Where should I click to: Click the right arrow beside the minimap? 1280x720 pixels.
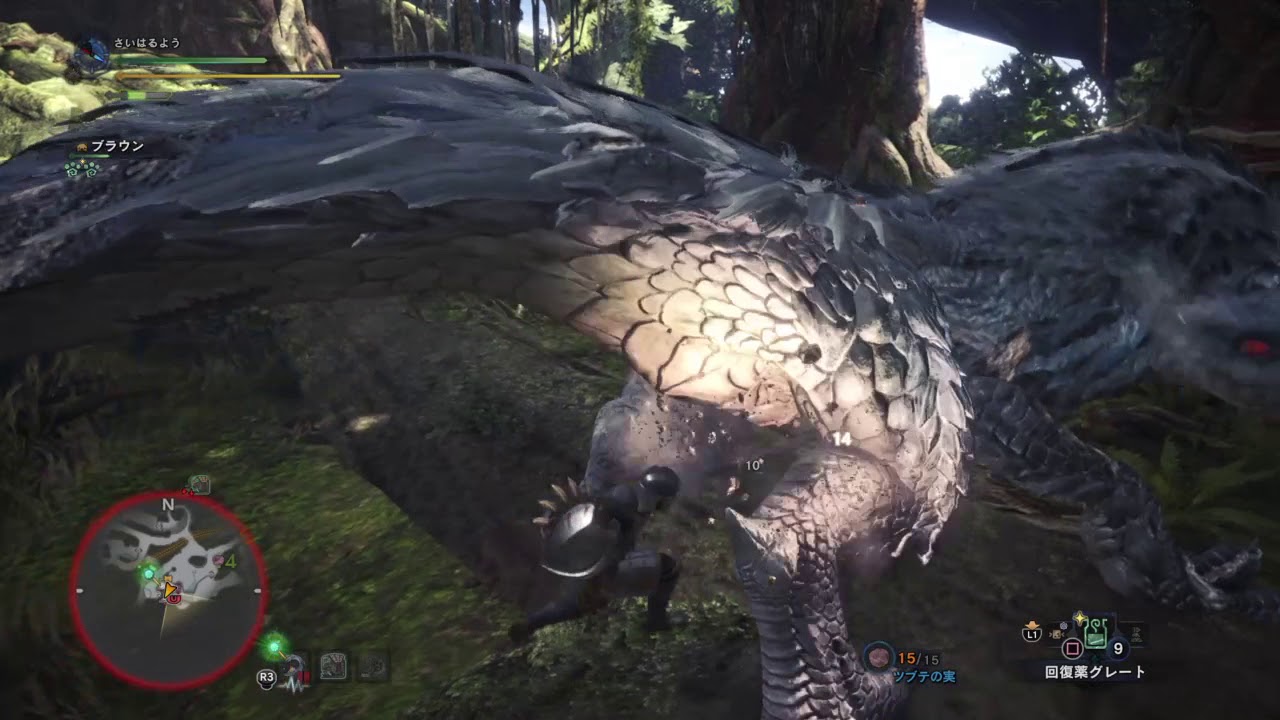(257, 589)
